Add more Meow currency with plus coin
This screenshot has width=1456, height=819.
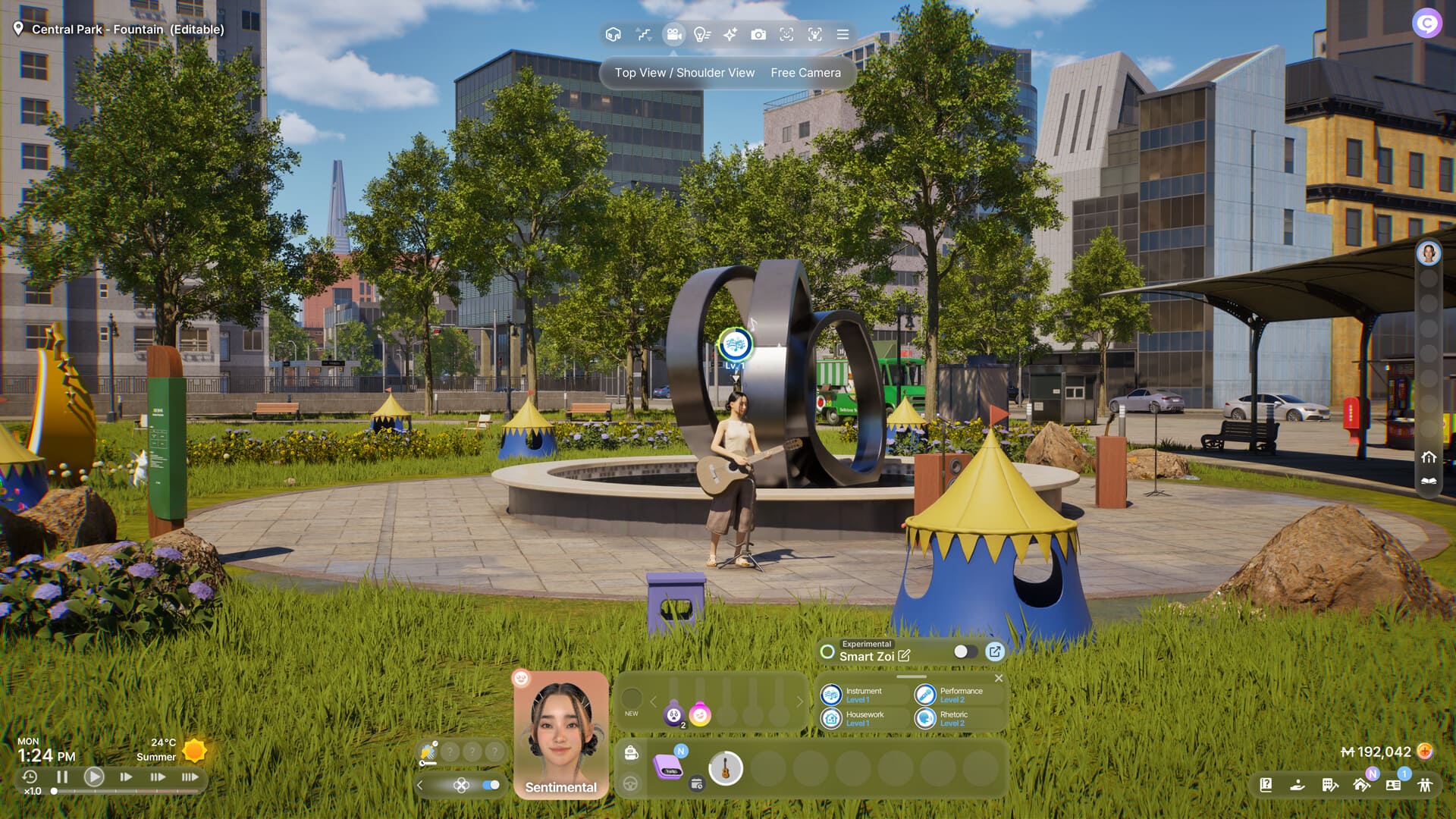tap(1425, 752)
